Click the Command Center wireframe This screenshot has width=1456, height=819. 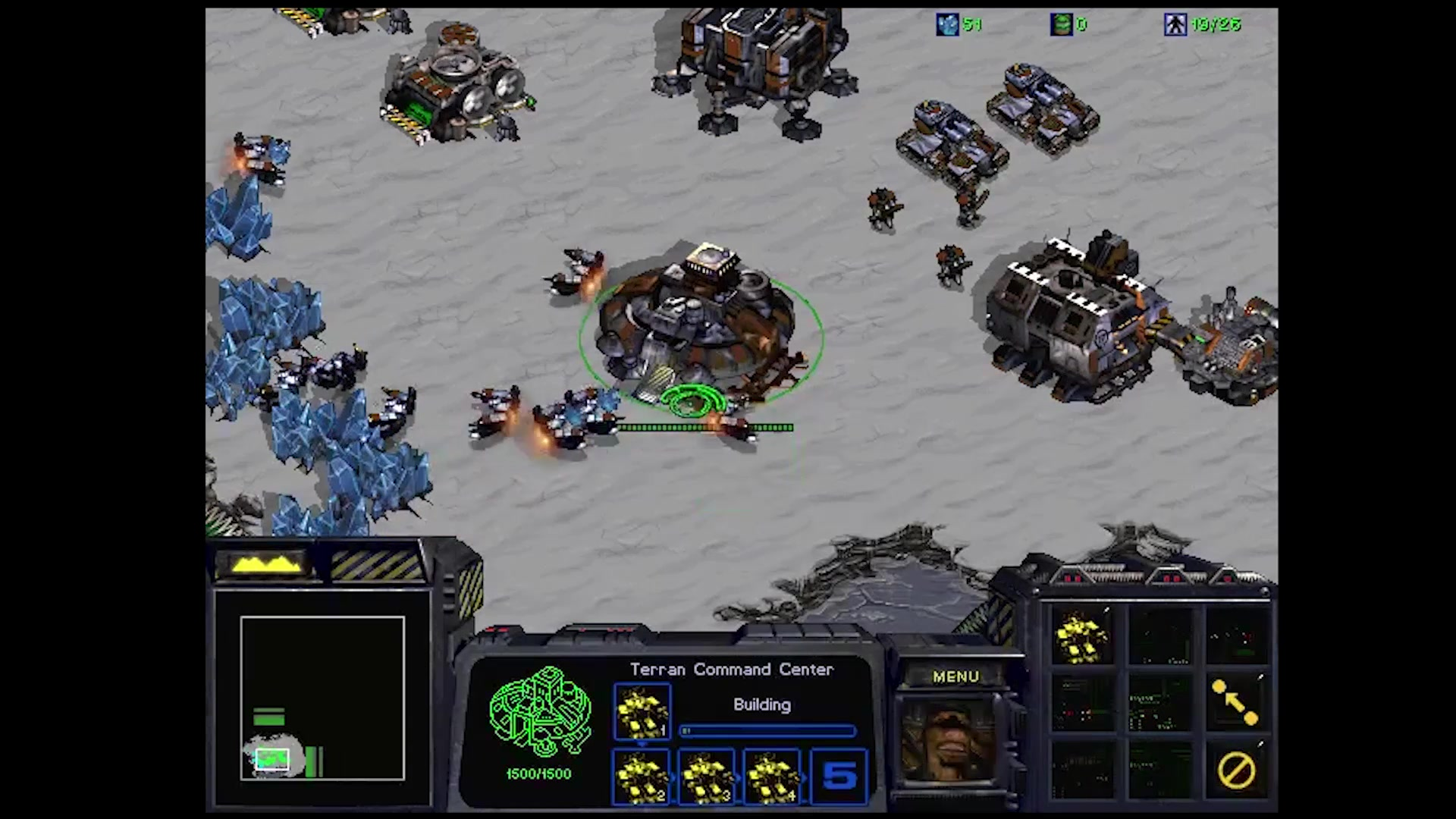tap(540, 713)
